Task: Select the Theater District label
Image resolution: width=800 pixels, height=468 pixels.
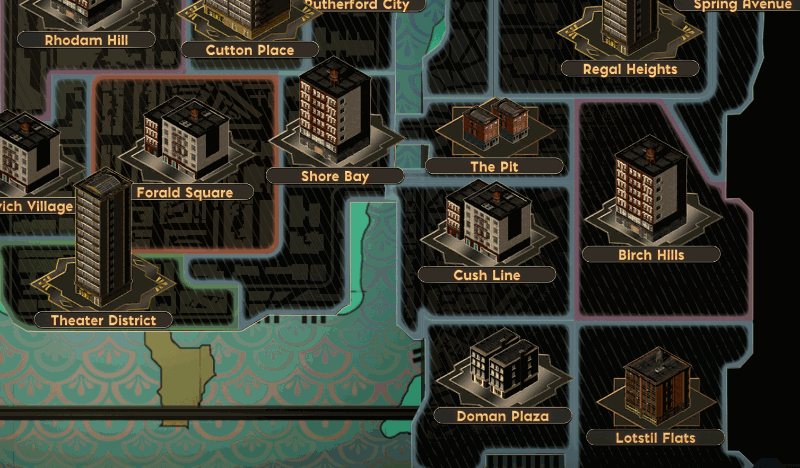Action: (x=103, y=320)
